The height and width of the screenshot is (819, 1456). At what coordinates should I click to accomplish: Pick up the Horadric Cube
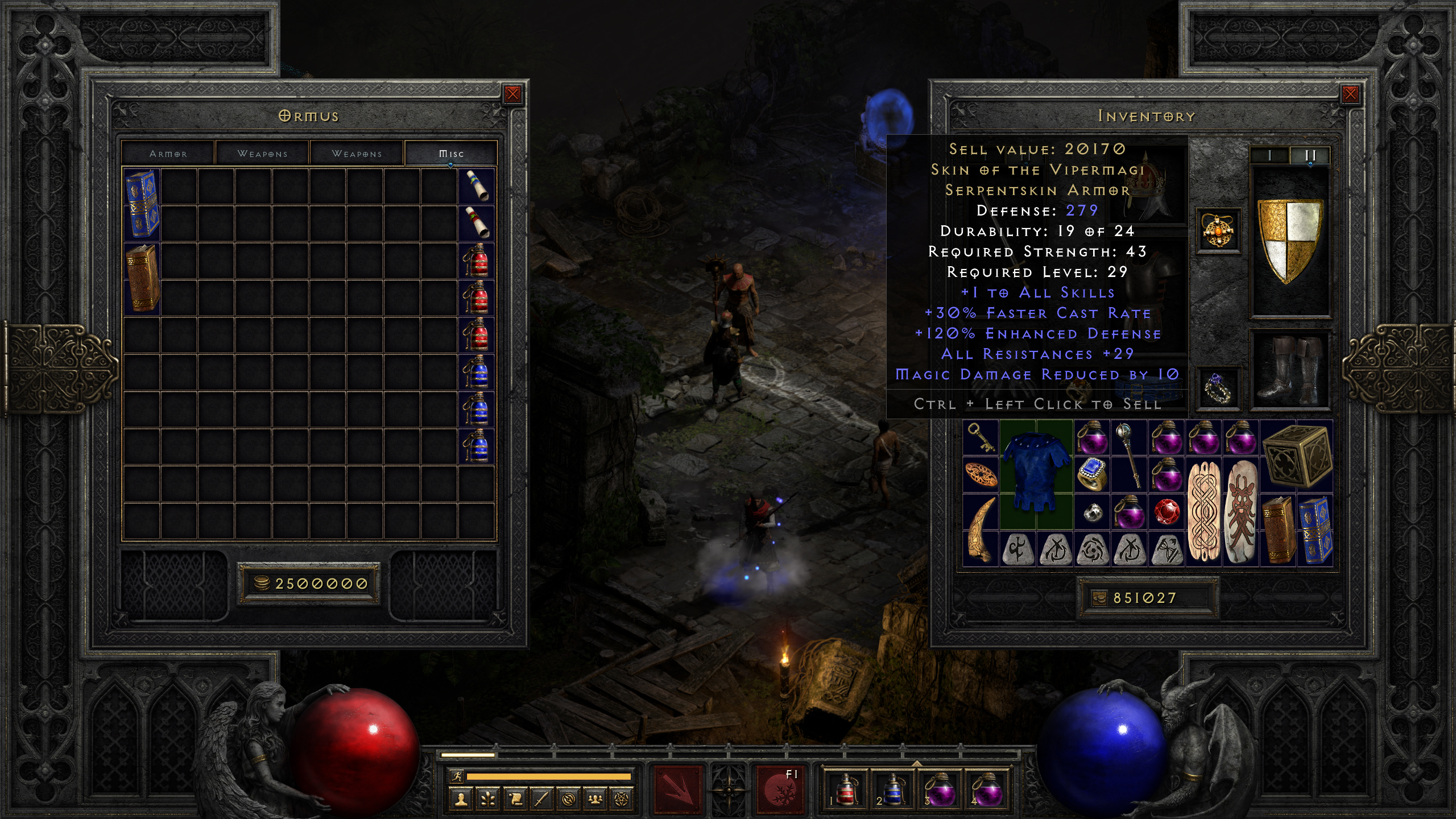(x=1297, y=456)
